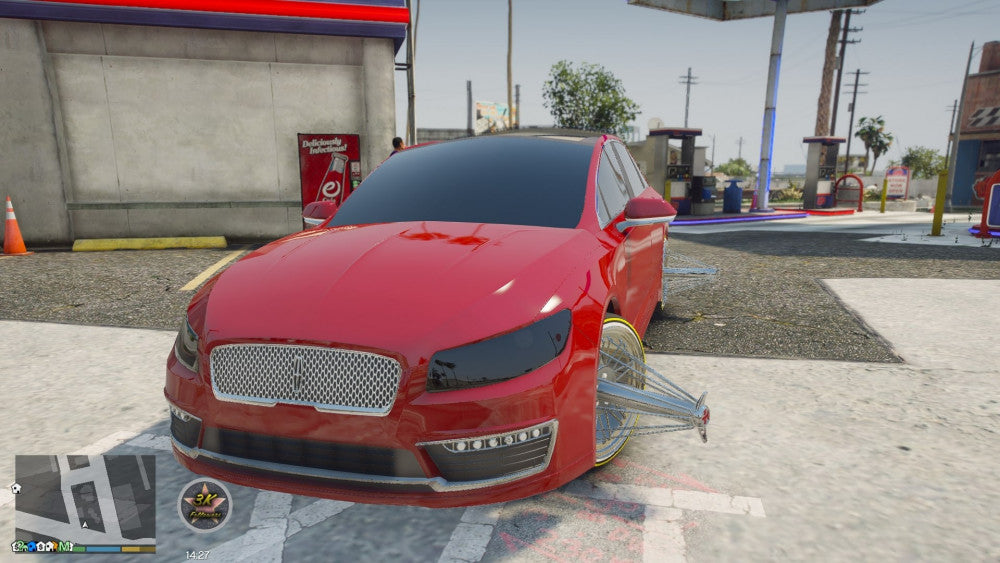Click the white house marker on minimap edge
Image resolution: width=1000 pixels, height=563 pixels.
pos(16,488)
